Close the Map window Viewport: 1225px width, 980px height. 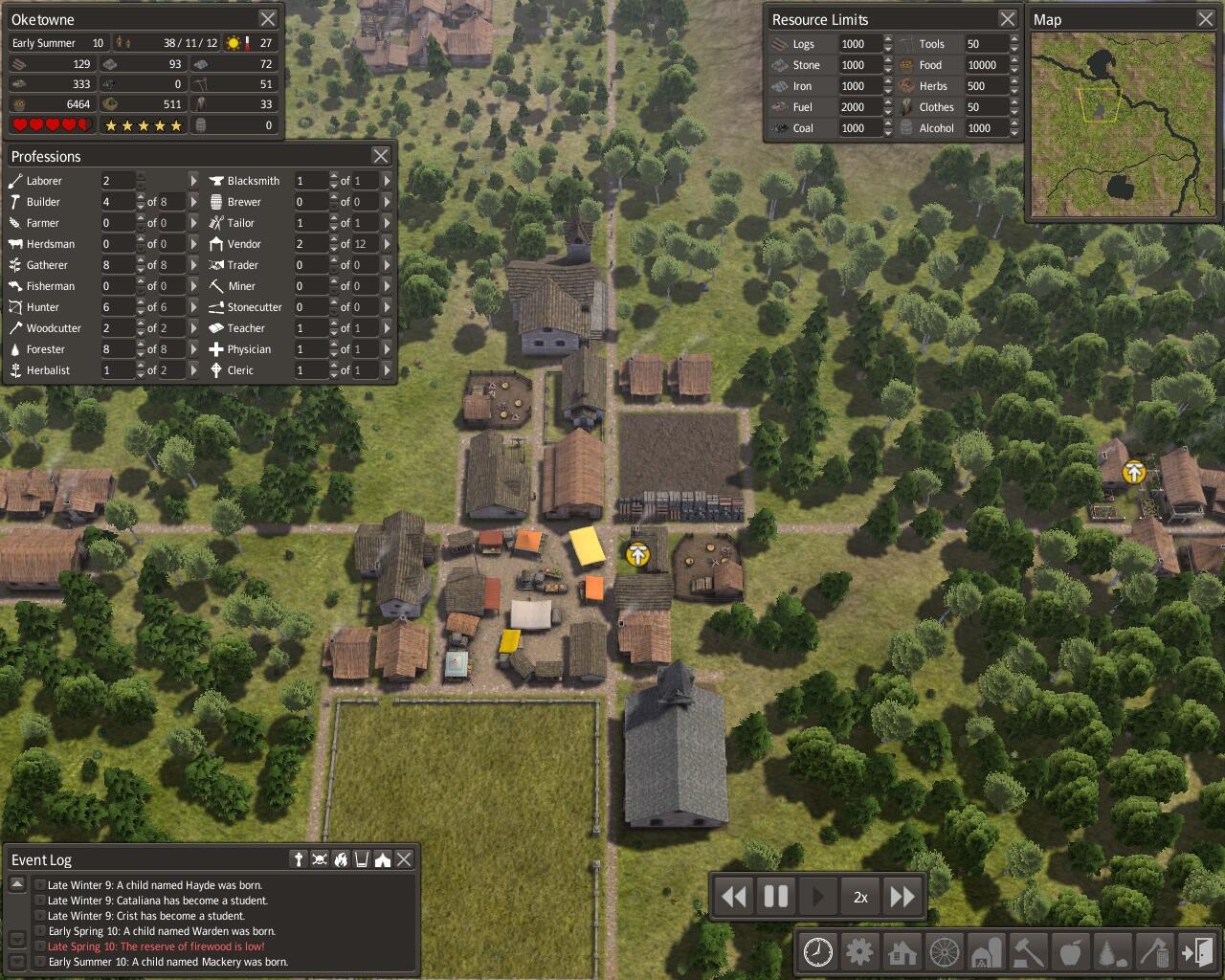point(1206,19)
